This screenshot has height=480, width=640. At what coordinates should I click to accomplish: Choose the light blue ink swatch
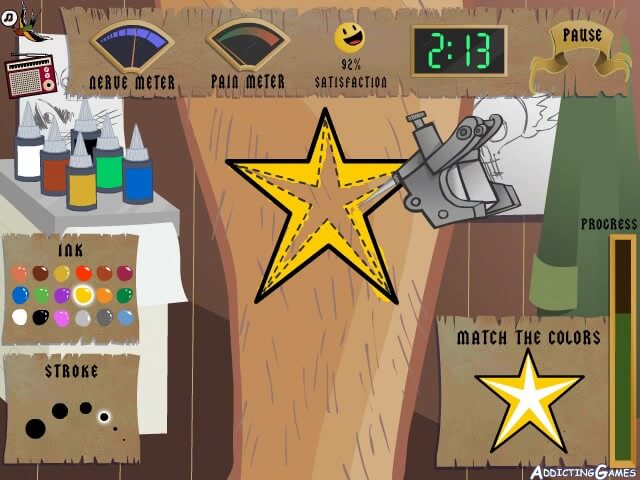click(x=125, y=317)
